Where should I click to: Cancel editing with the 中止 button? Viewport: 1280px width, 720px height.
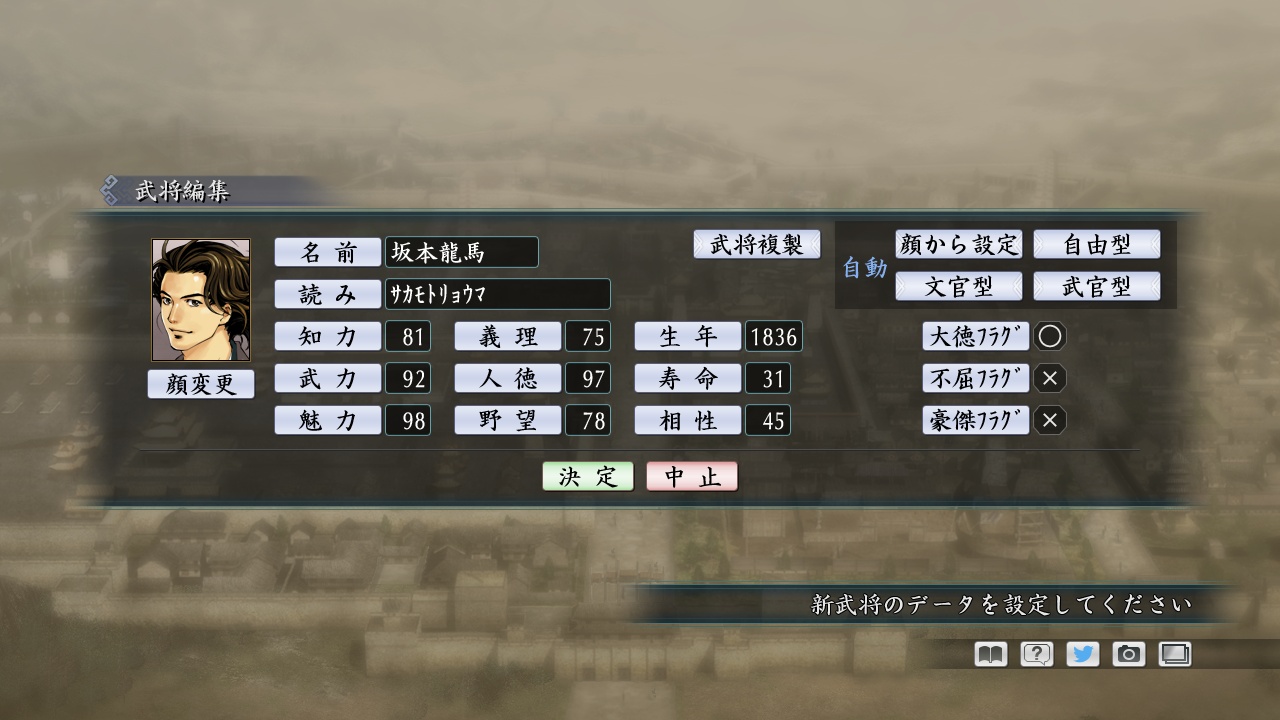[x=693, y=476]
